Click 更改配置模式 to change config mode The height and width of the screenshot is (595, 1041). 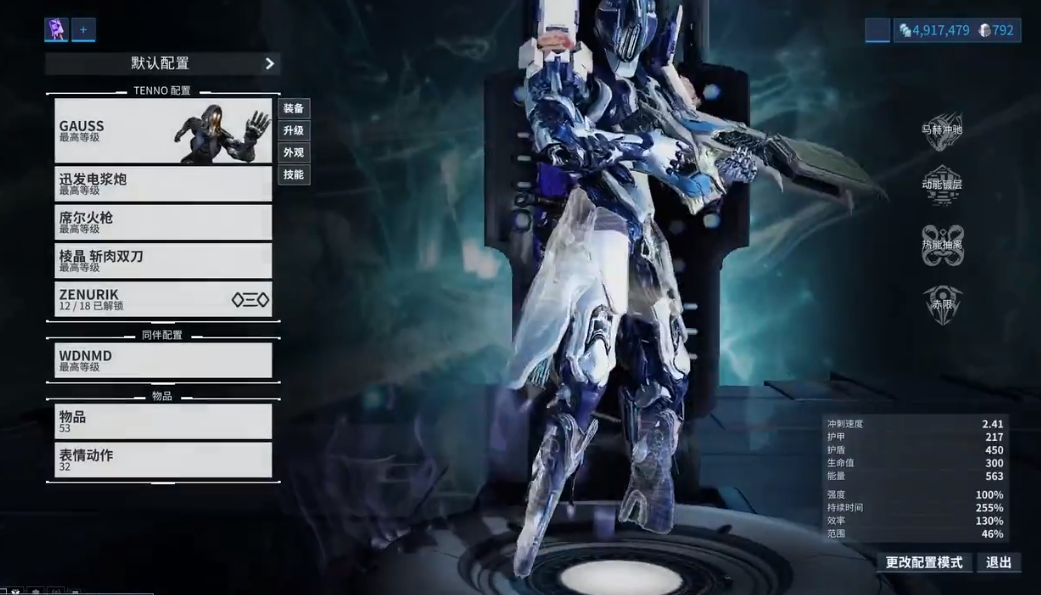coord(924,562)
